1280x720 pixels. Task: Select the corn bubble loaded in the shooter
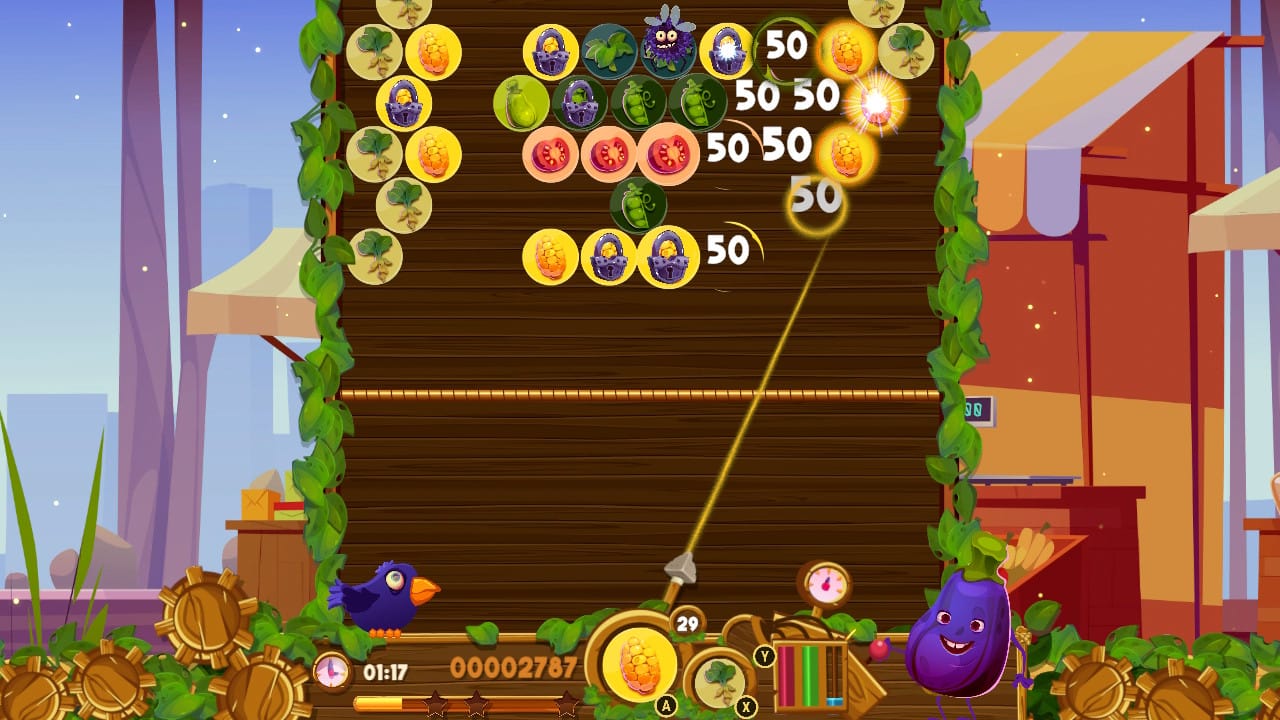[641, 666]
